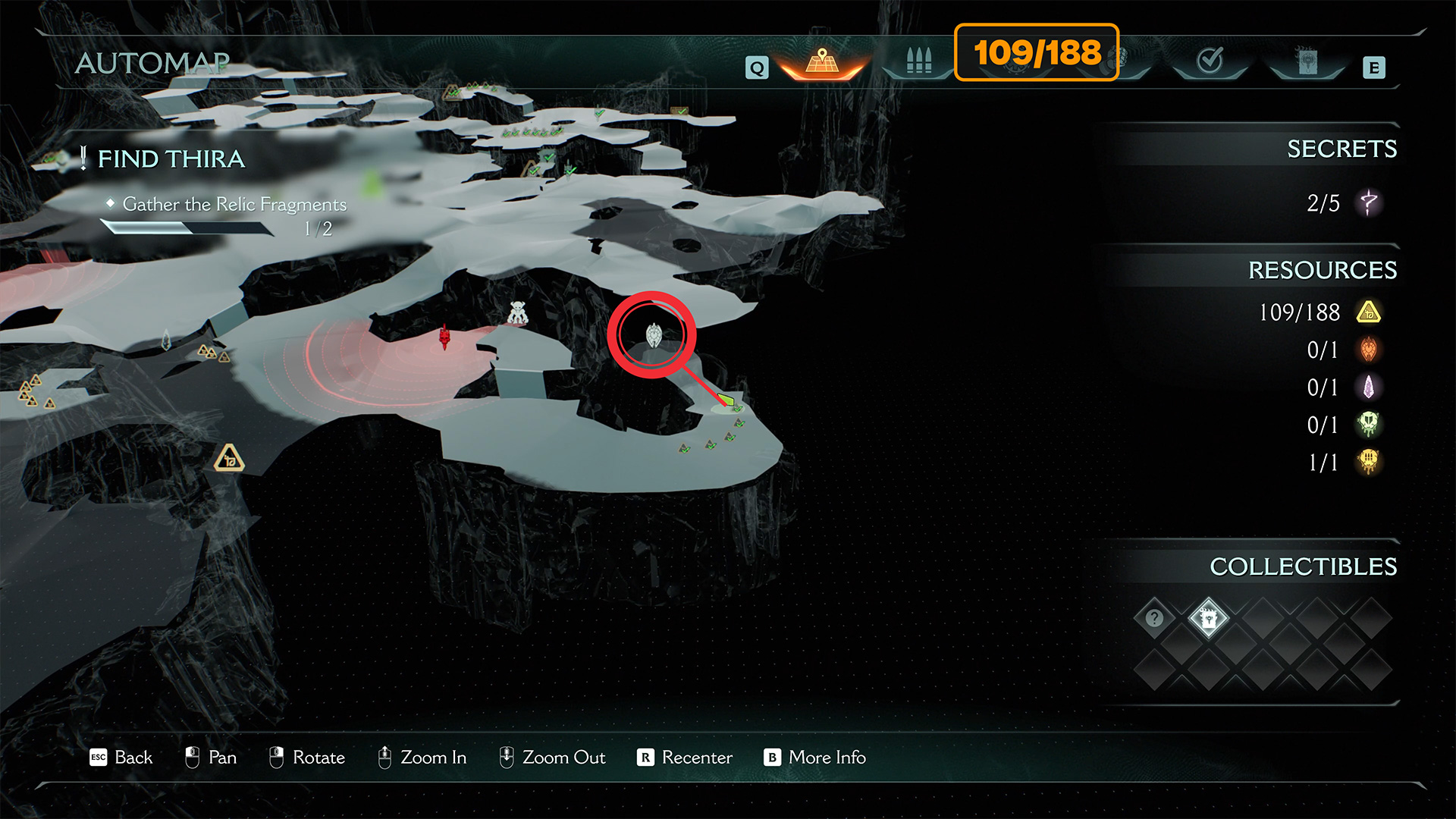Select the large gold triangle map marker
The image size is (1456, 819).
pyautogui.click(x=229, y=459)
